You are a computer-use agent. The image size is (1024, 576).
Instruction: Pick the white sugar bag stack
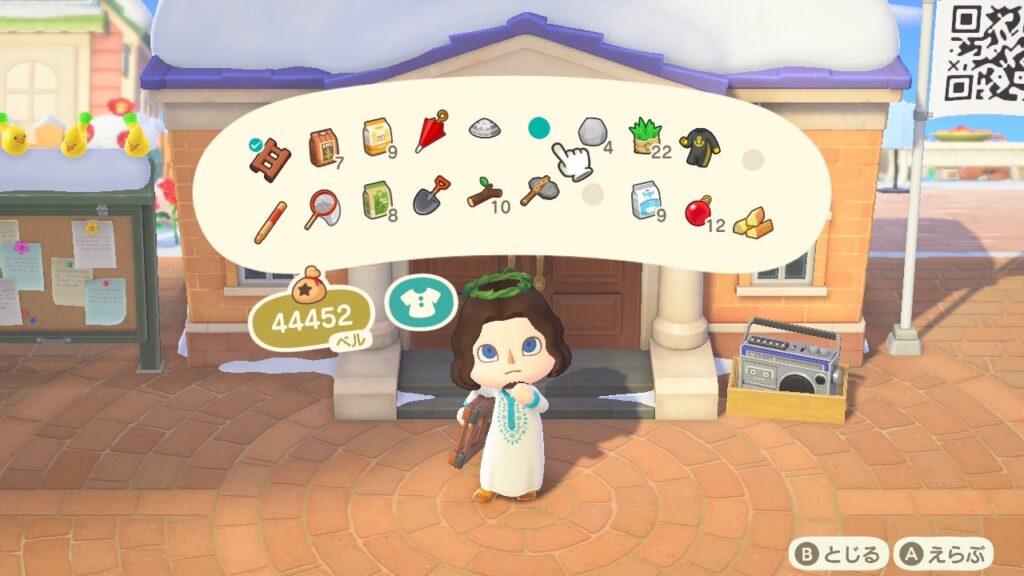click(645, 199)
